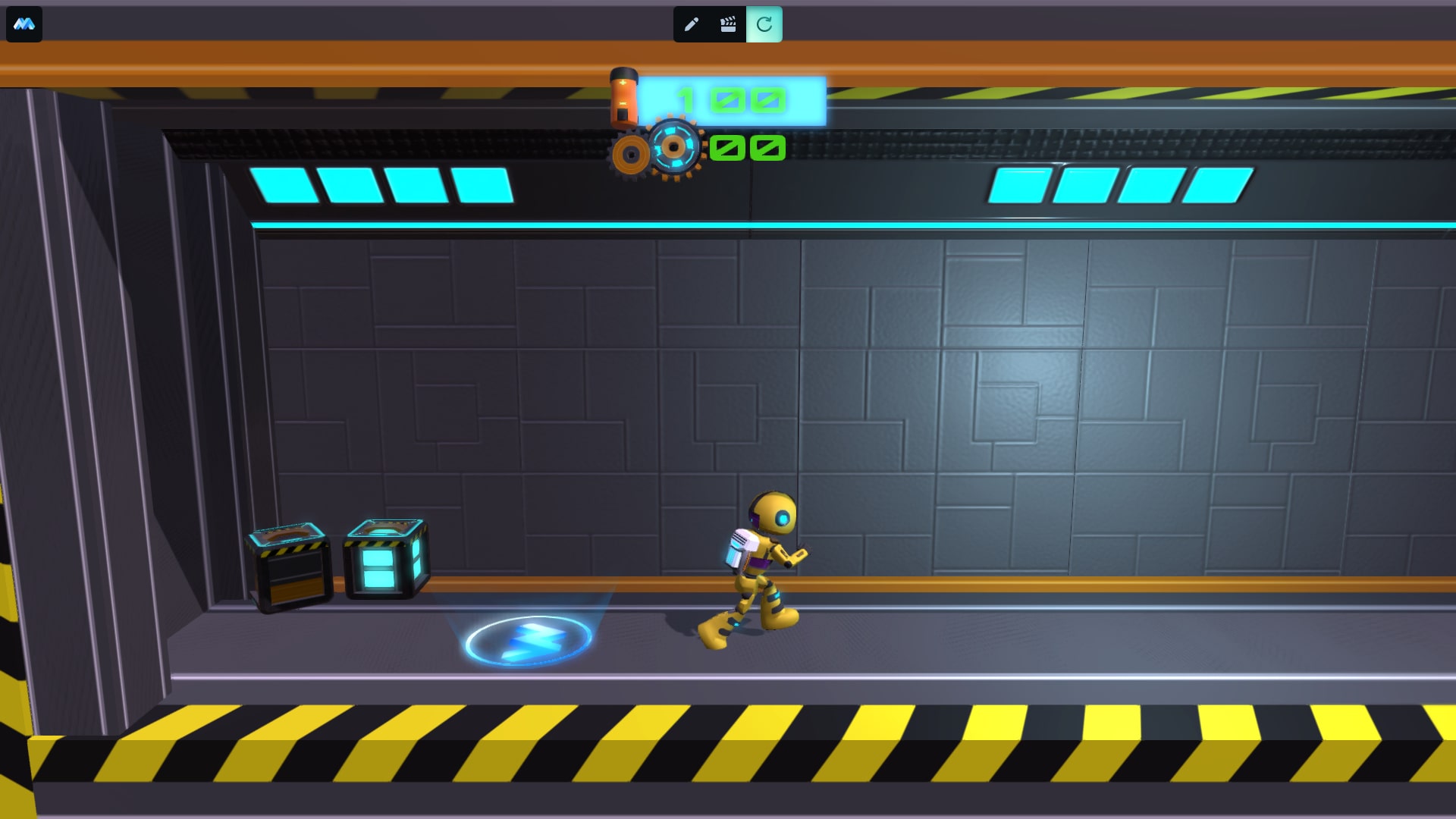Screen dimensions: 1456x819
Task: Open the clapperboard scene button
Action: click(x=728, y=24)
